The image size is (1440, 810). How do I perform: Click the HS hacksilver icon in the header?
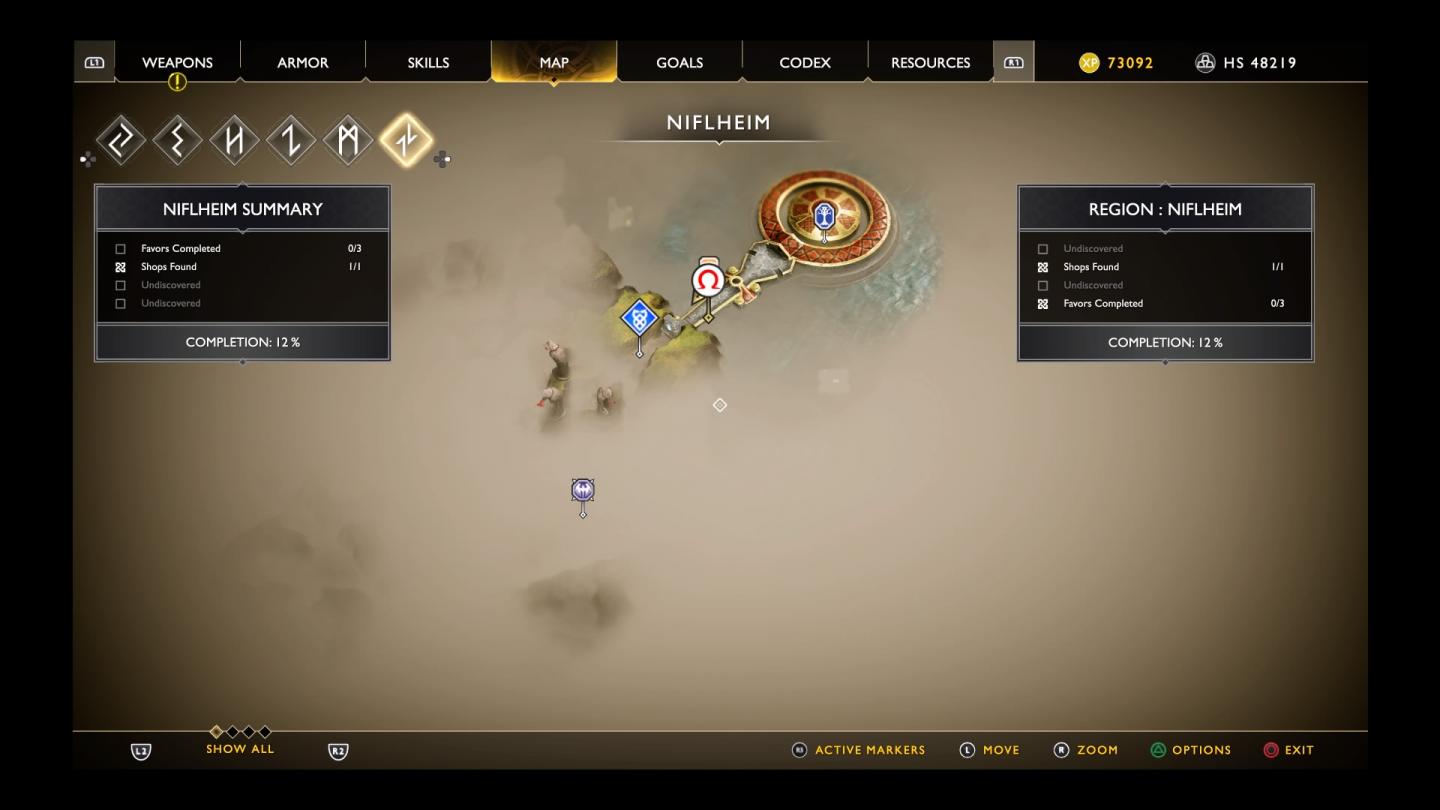point(1202,62)
